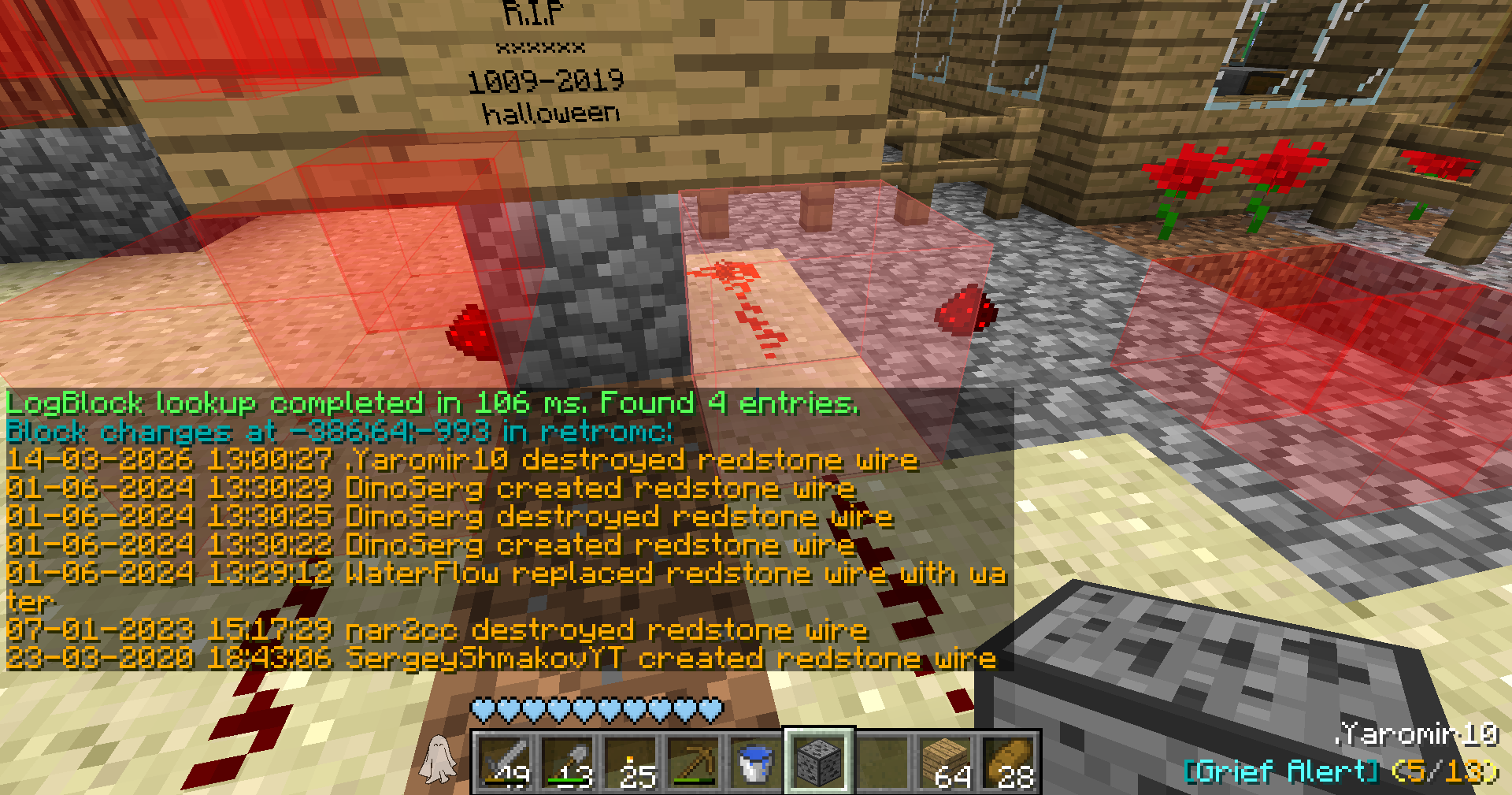Click the highlighted bedrock block slot
The image size is (1512, 795).
819,762
